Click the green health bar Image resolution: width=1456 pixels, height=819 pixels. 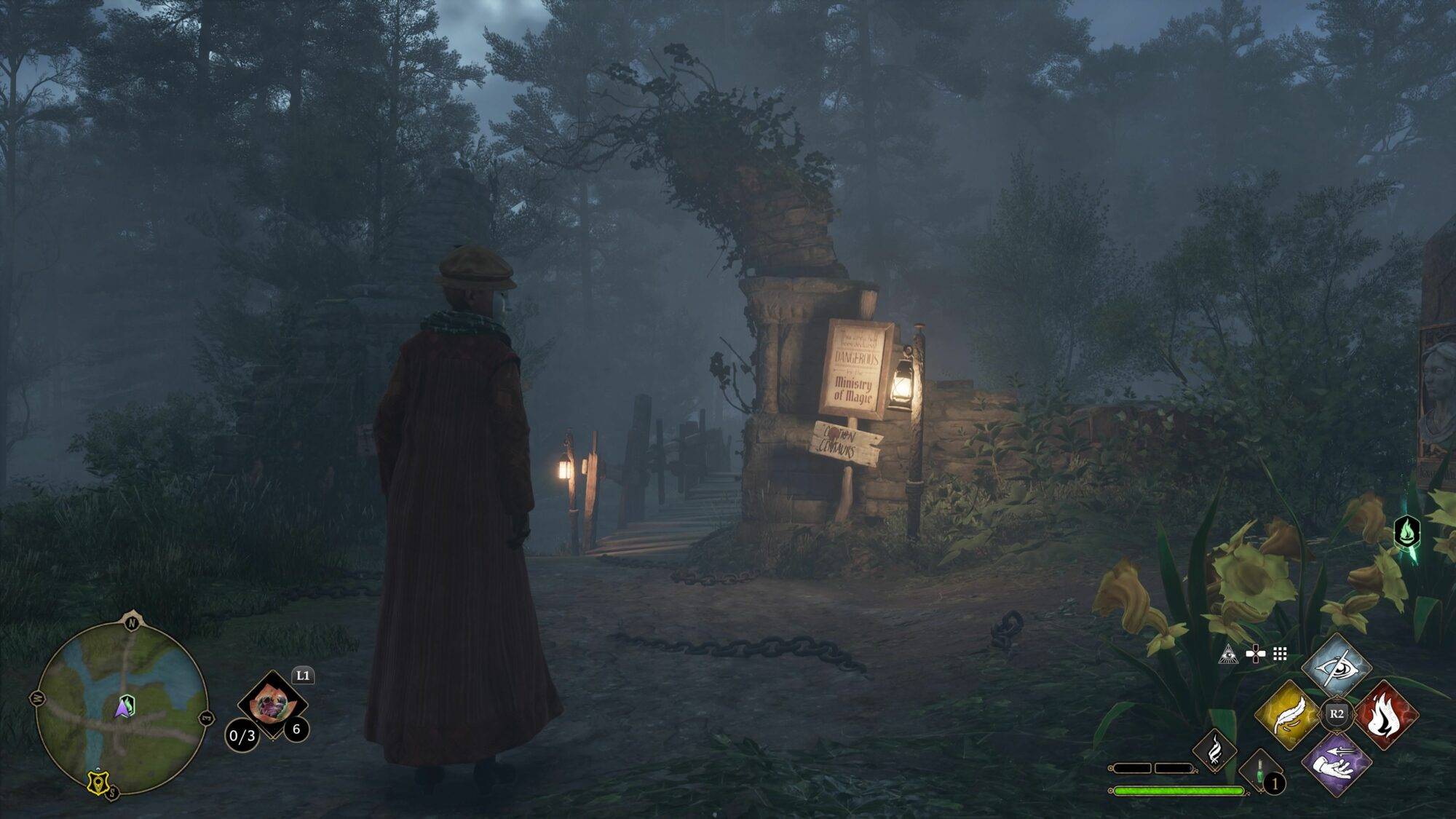(x=1179, y=790)
